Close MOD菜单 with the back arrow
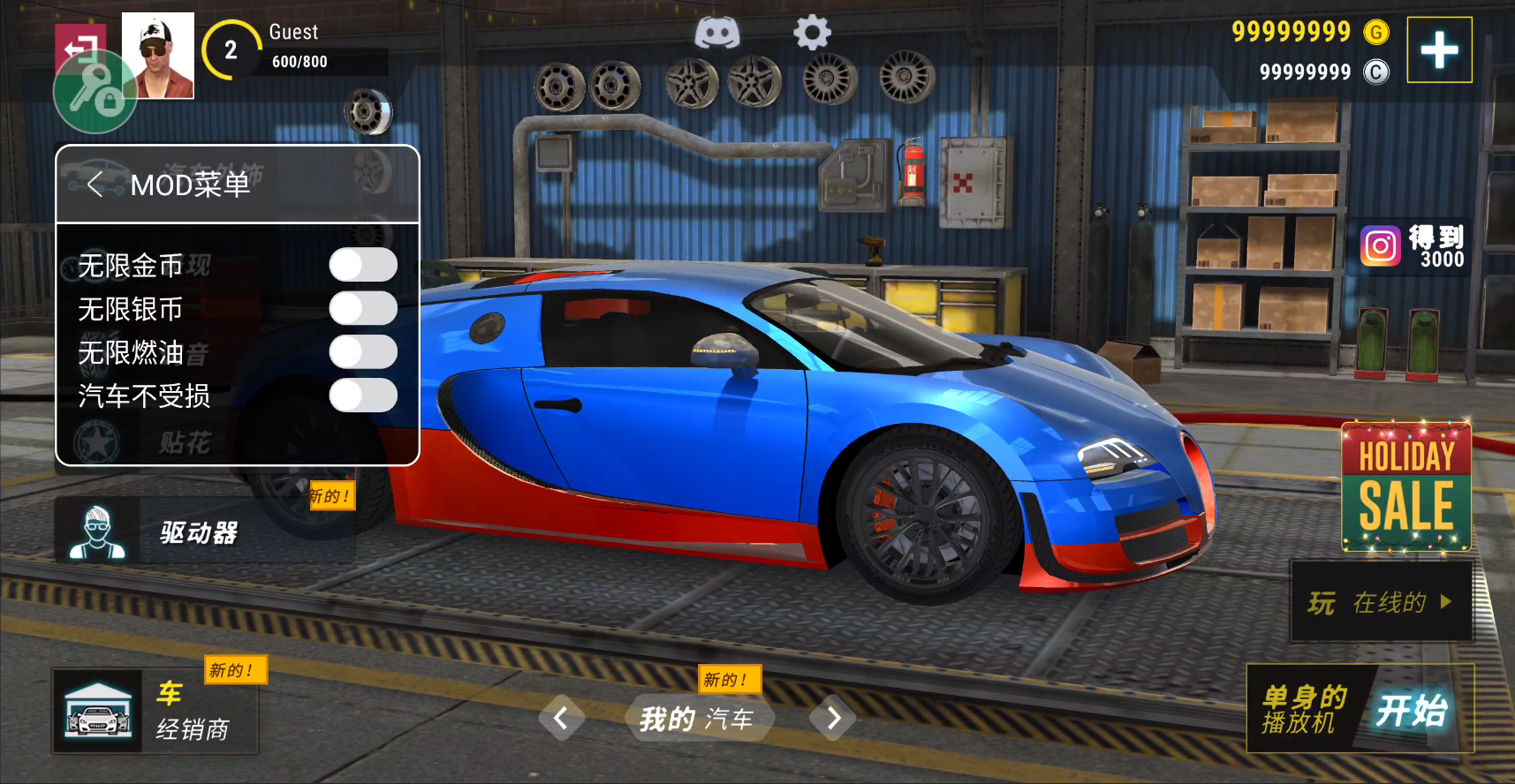The width and height of the screenshot is (1515, 784). (95, 185)
